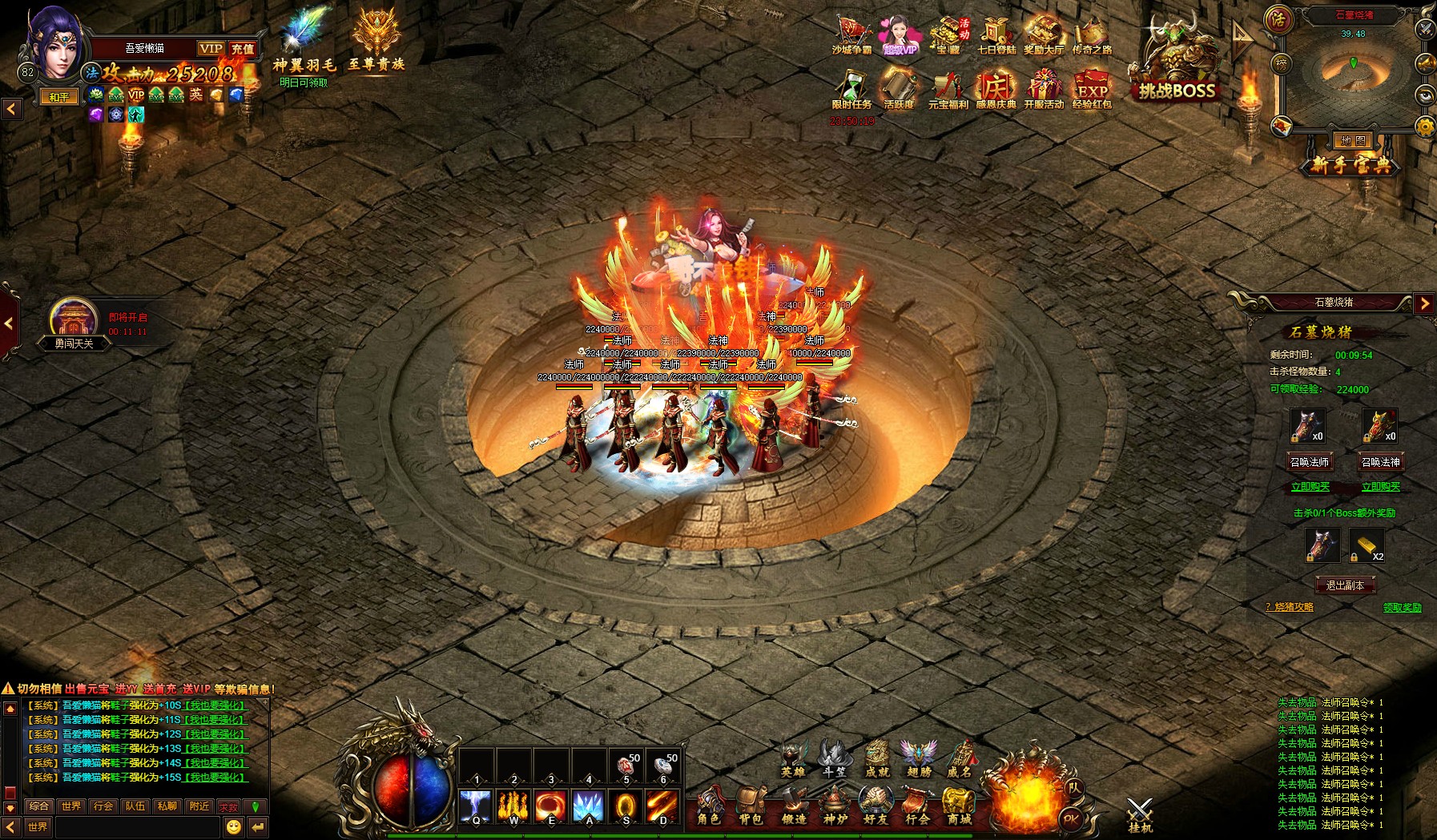
Task: Open the gold gear settings icon
Action: click(x=1426, y=127)
